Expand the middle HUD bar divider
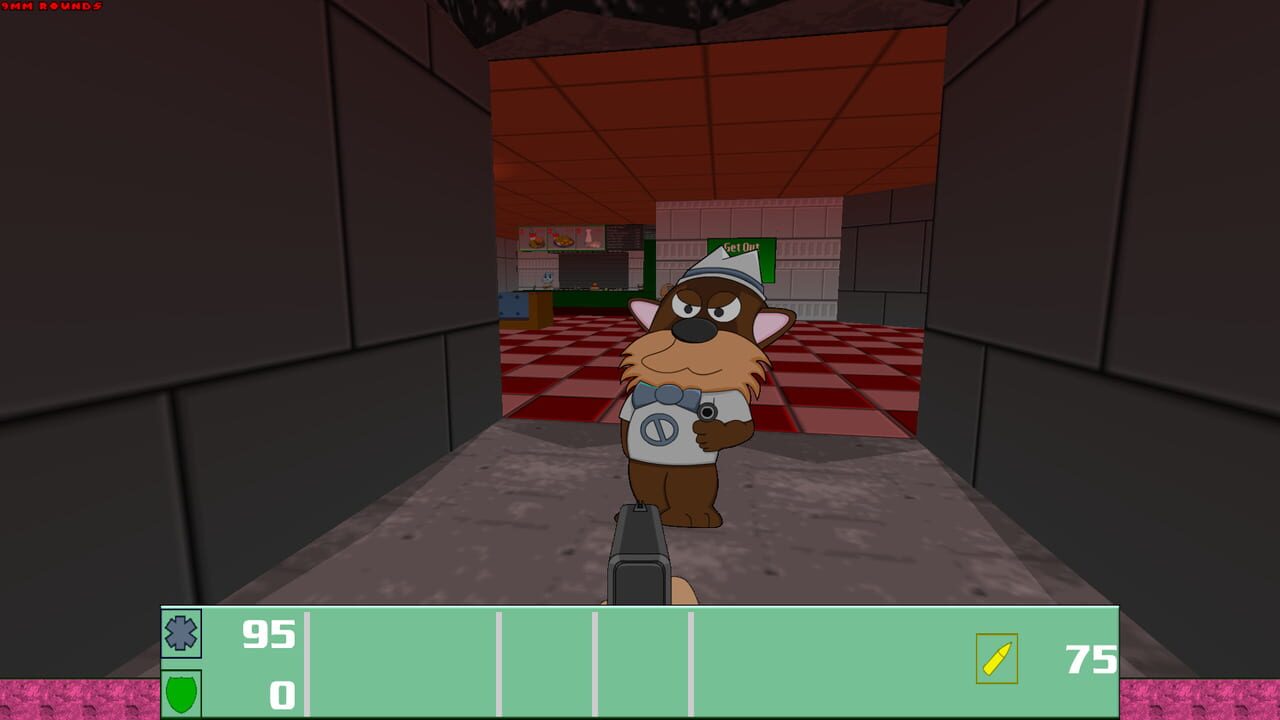The image size is (1280, 720). coord(595,660)
